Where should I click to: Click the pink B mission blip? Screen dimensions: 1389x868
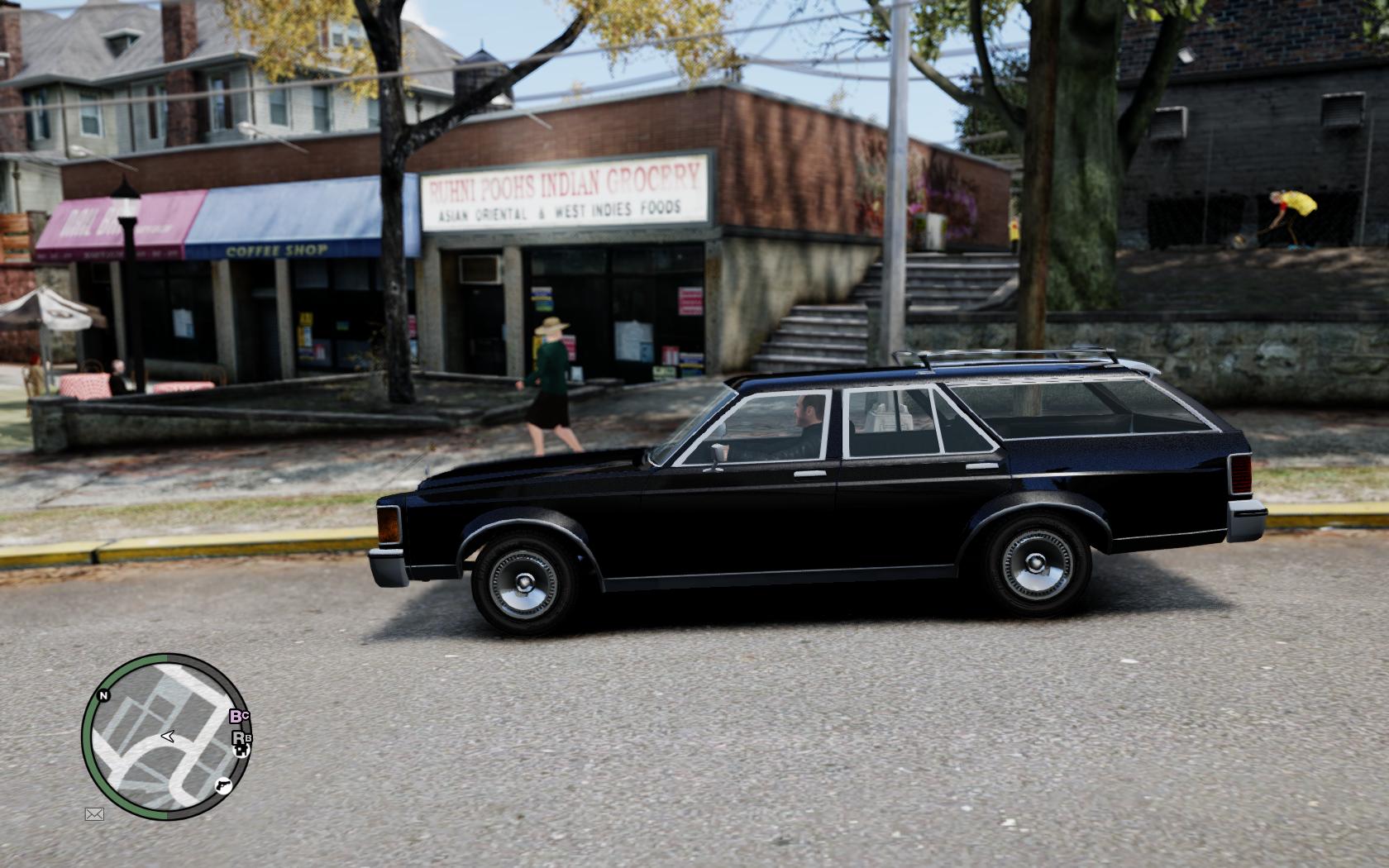coord(237,717)
